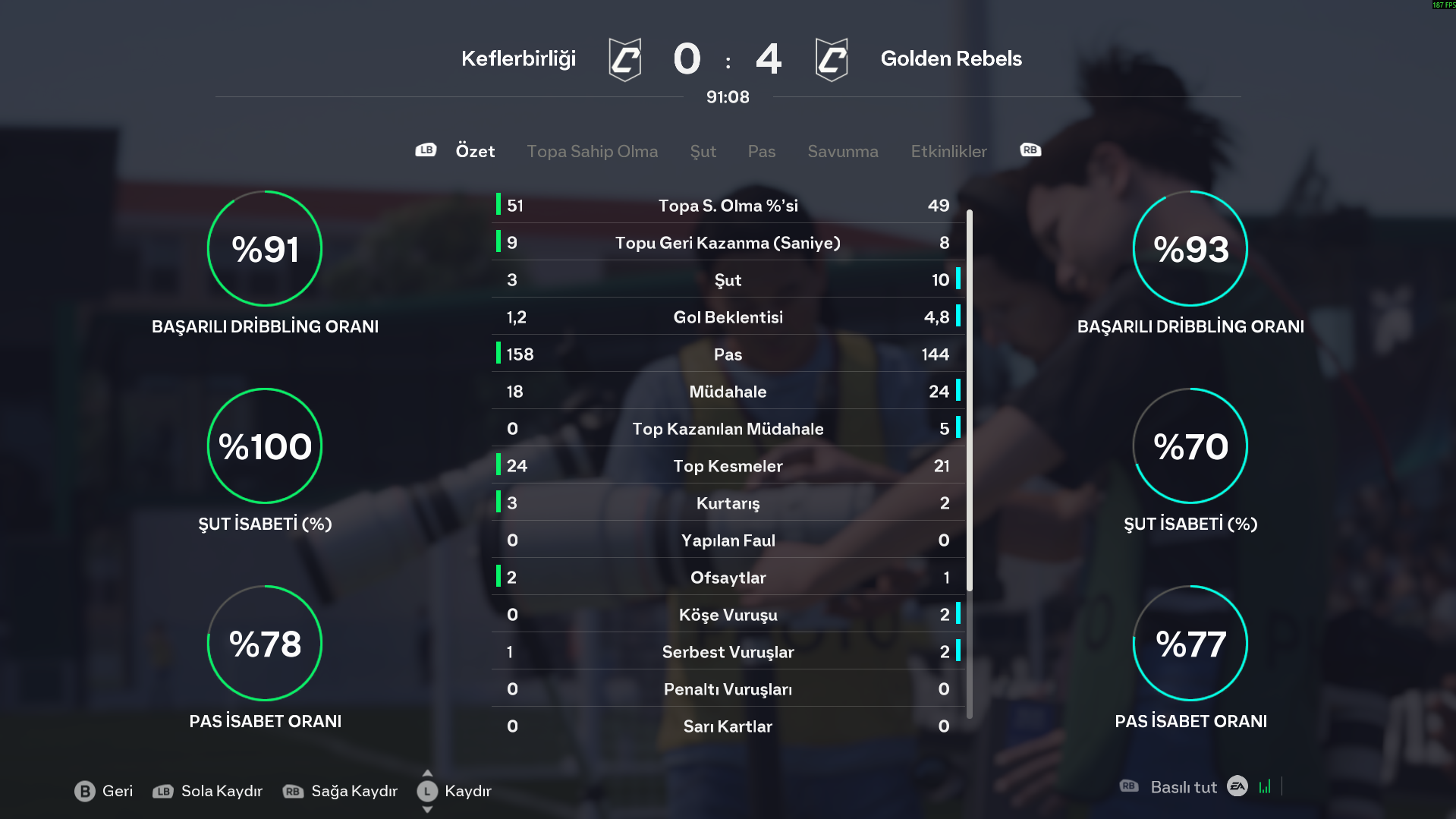Switch to the Savunma tab

pos(842,151)
